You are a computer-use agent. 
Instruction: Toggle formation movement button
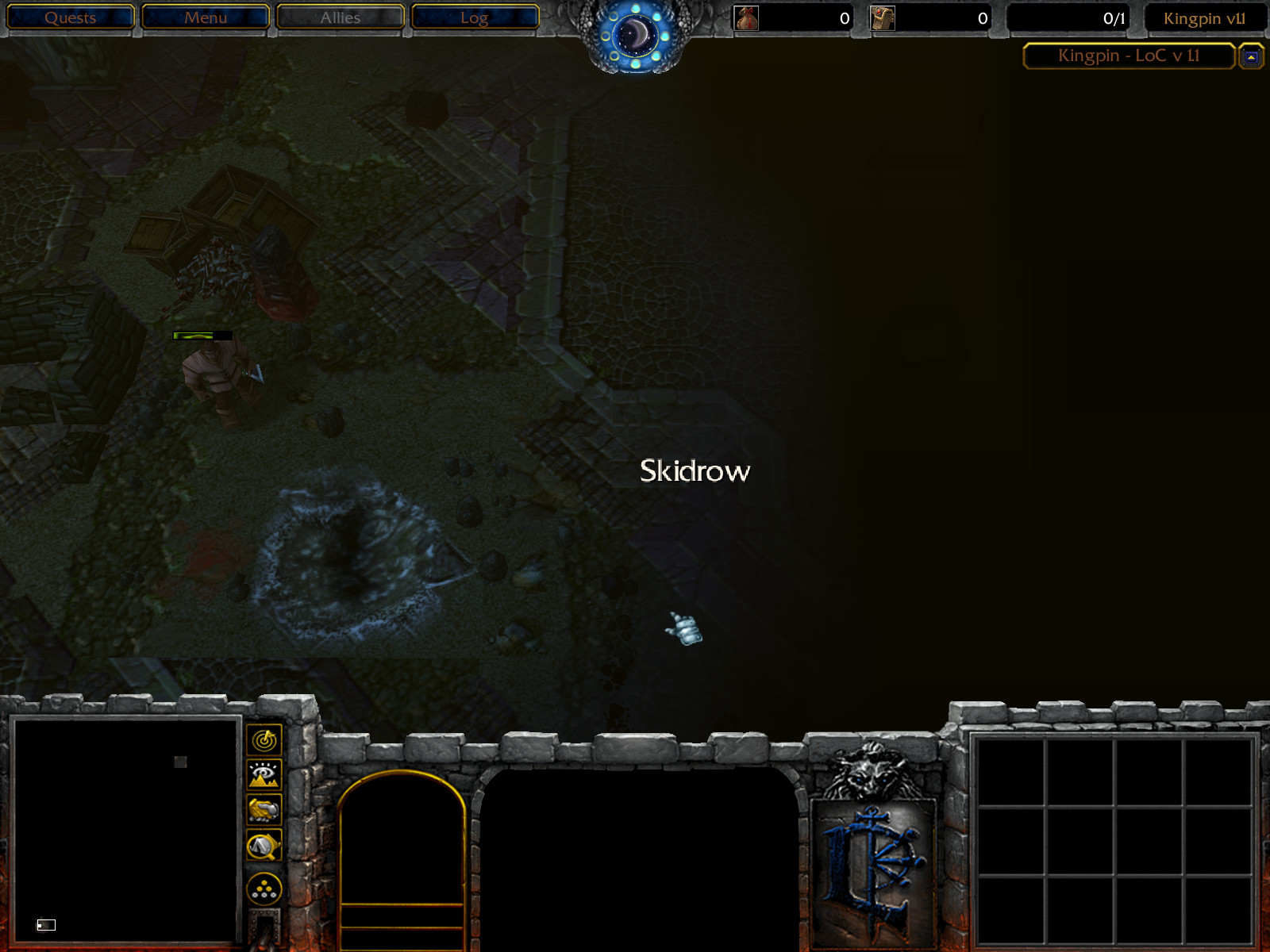(x=264, y=889)
